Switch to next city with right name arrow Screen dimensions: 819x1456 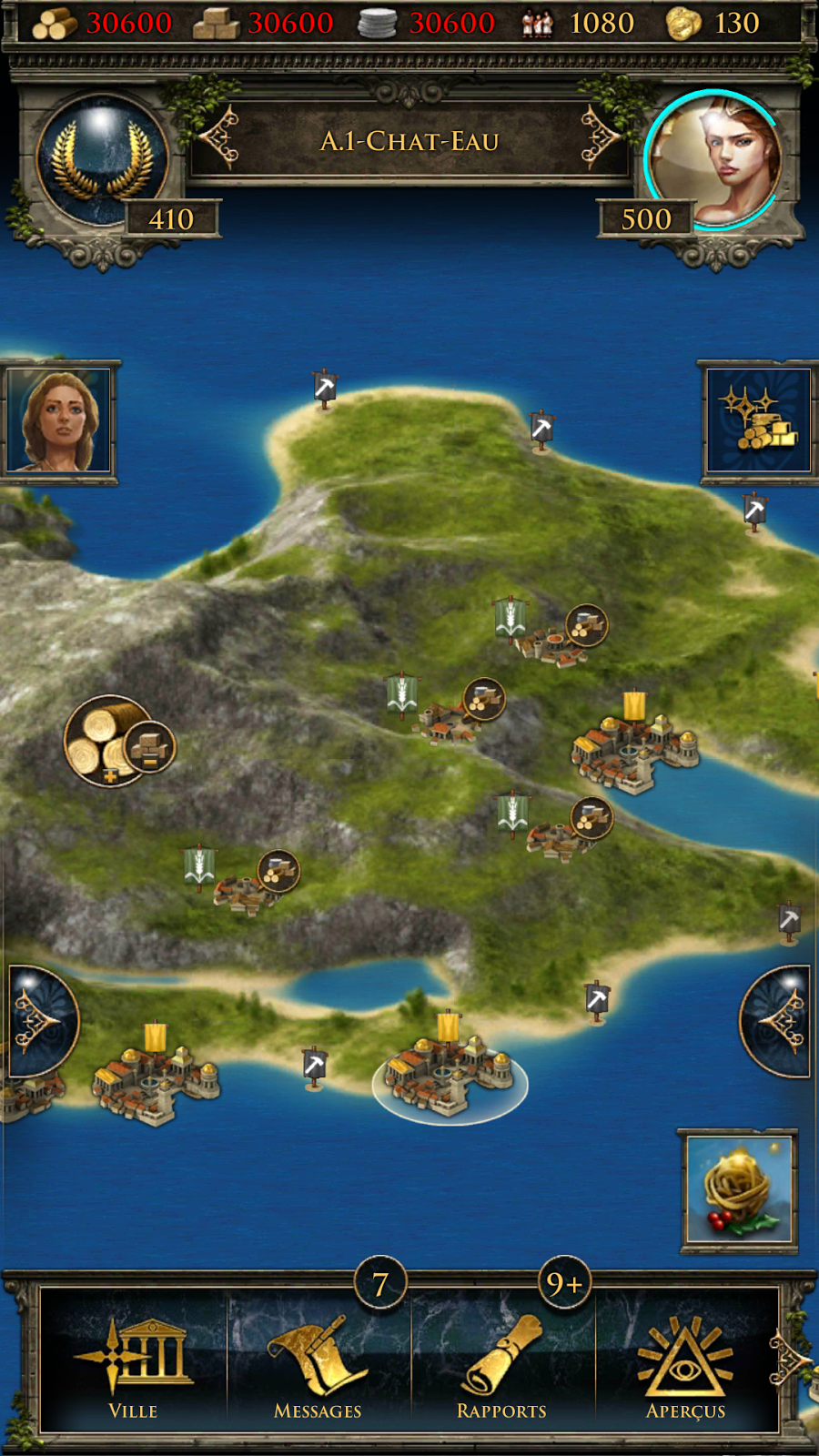[x=601, y=138]
